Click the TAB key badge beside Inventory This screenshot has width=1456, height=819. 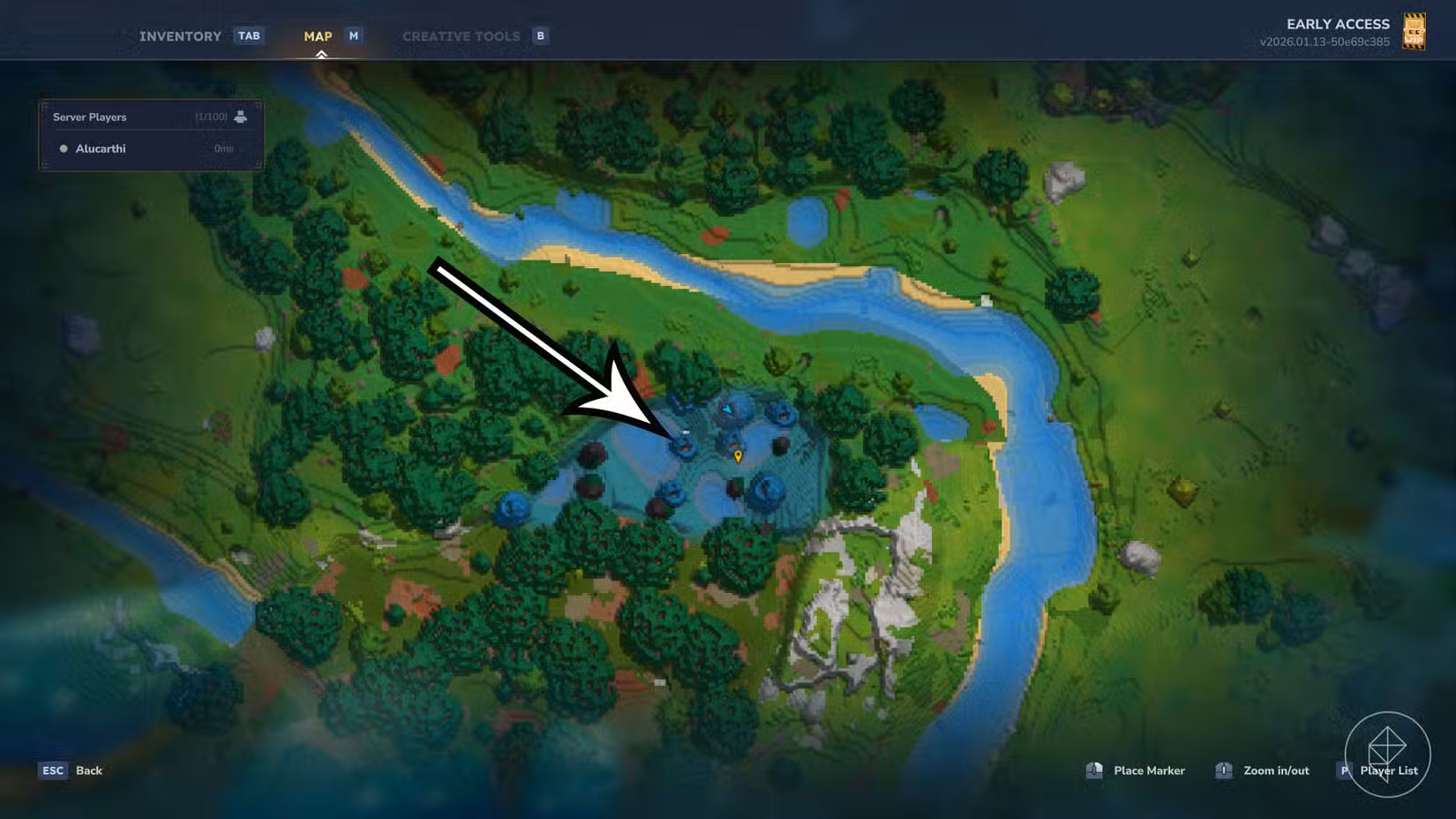point(250,35)
